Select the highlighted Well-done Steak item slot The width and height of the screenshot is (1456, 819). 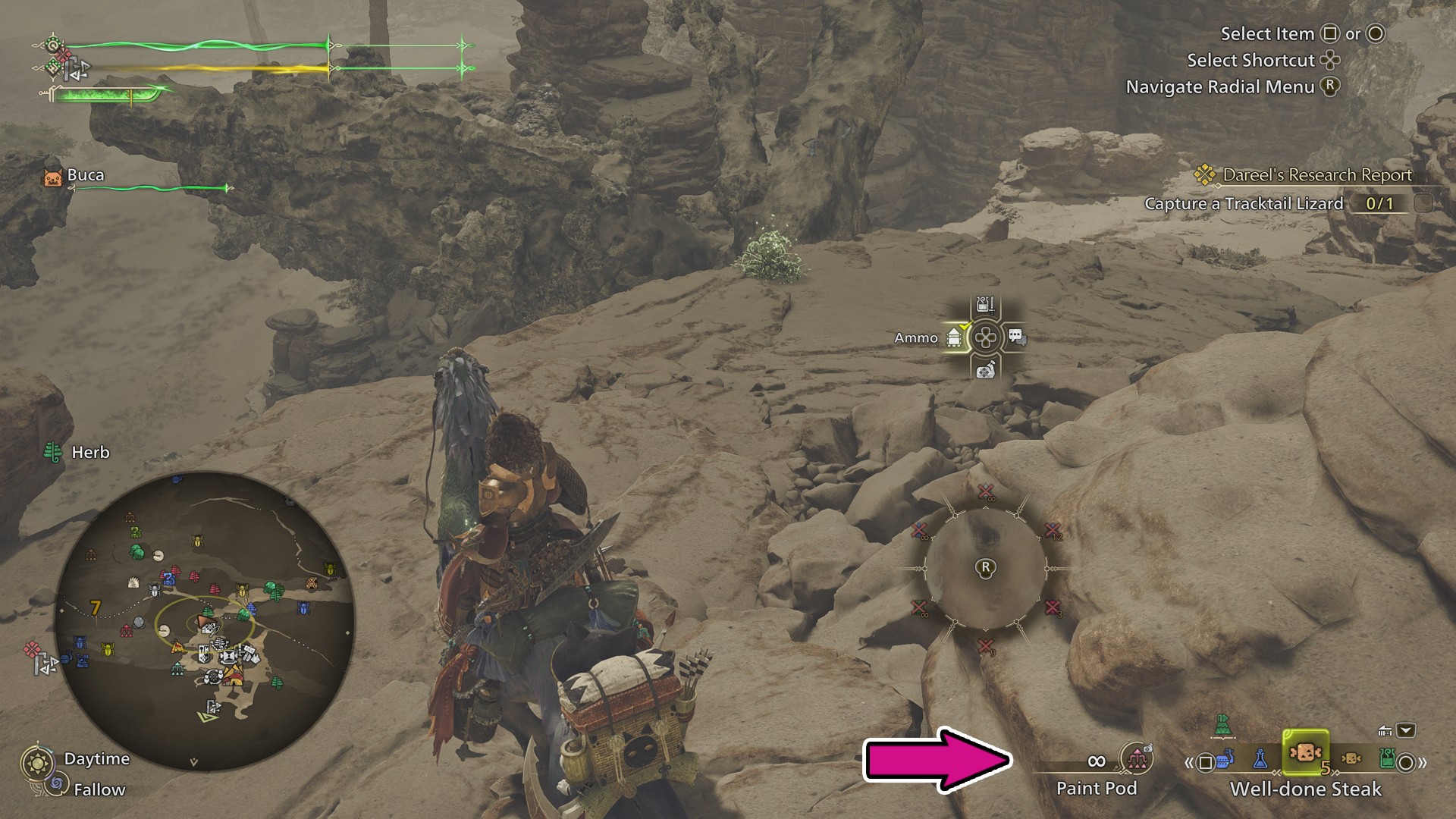tap(1304, 753)
